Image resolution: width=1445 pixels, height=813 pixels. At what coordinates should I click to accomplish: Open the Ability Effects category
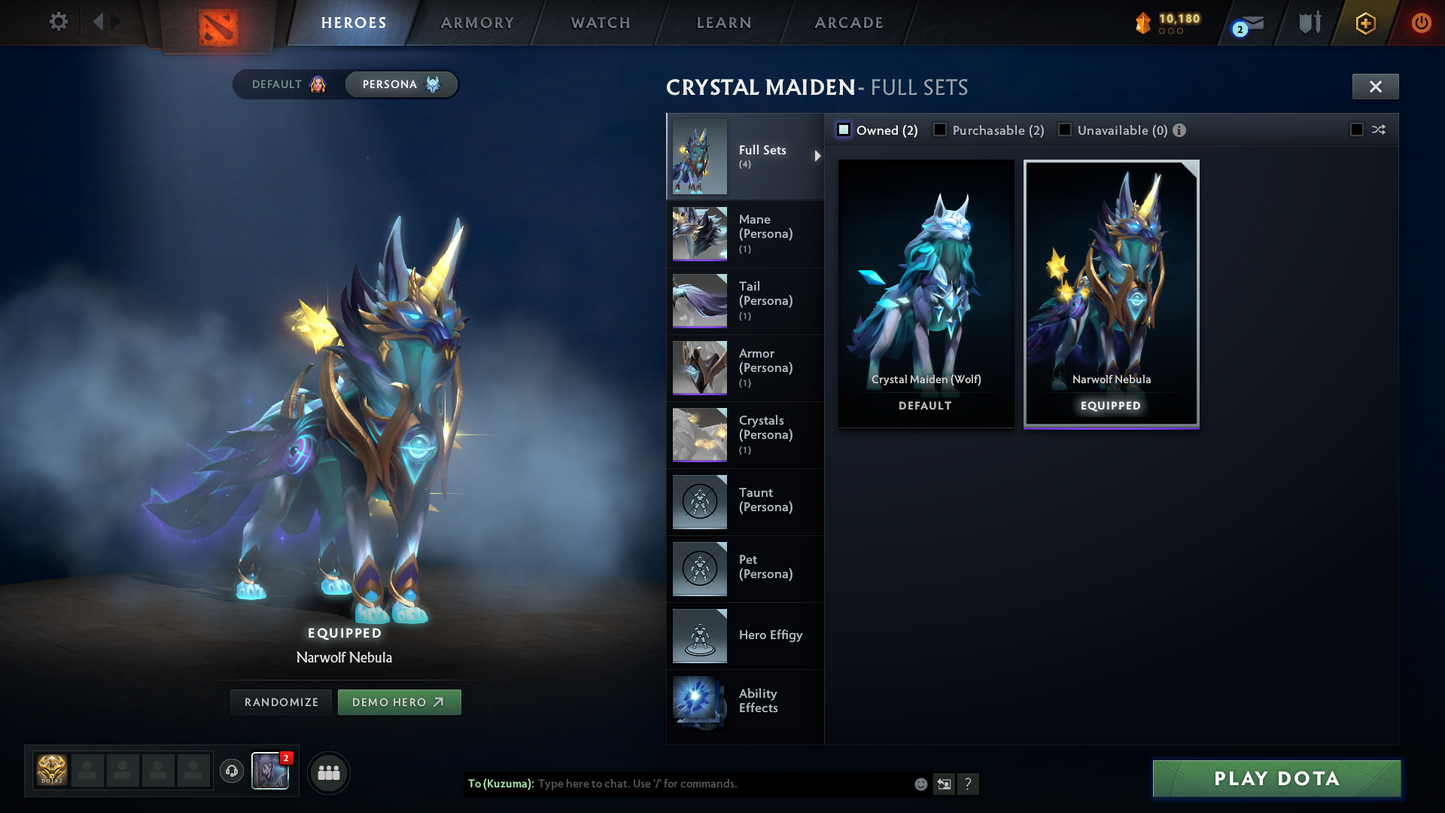pos(745,701)
